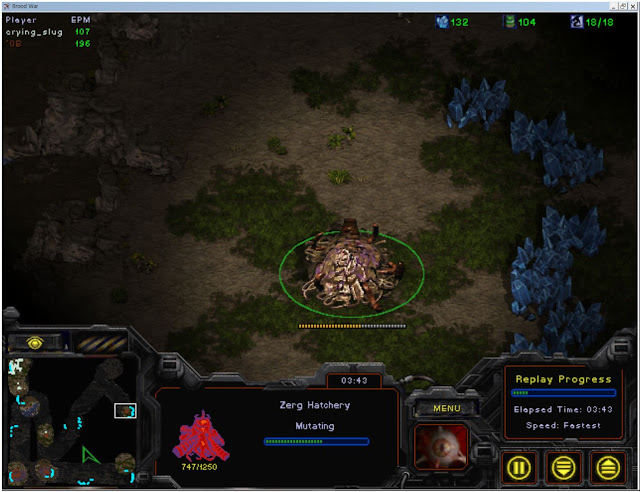Click the Hatchery unit portrait
Image resolution: width=640 pixels, height=492 pixels.
pos(441,448)
